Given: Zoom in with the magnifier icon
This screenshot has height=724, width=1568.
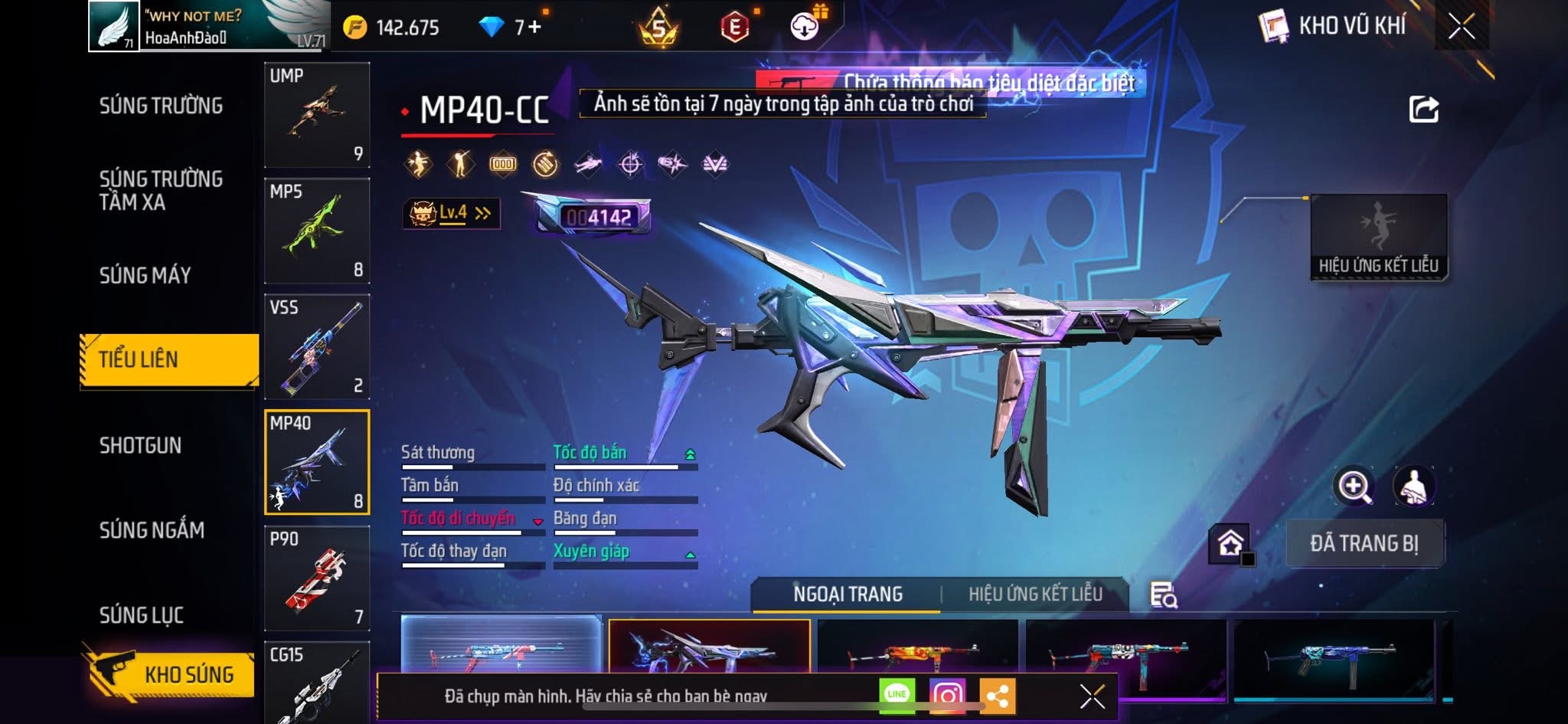Looking at the screenshot, I should pos(1354,486).
